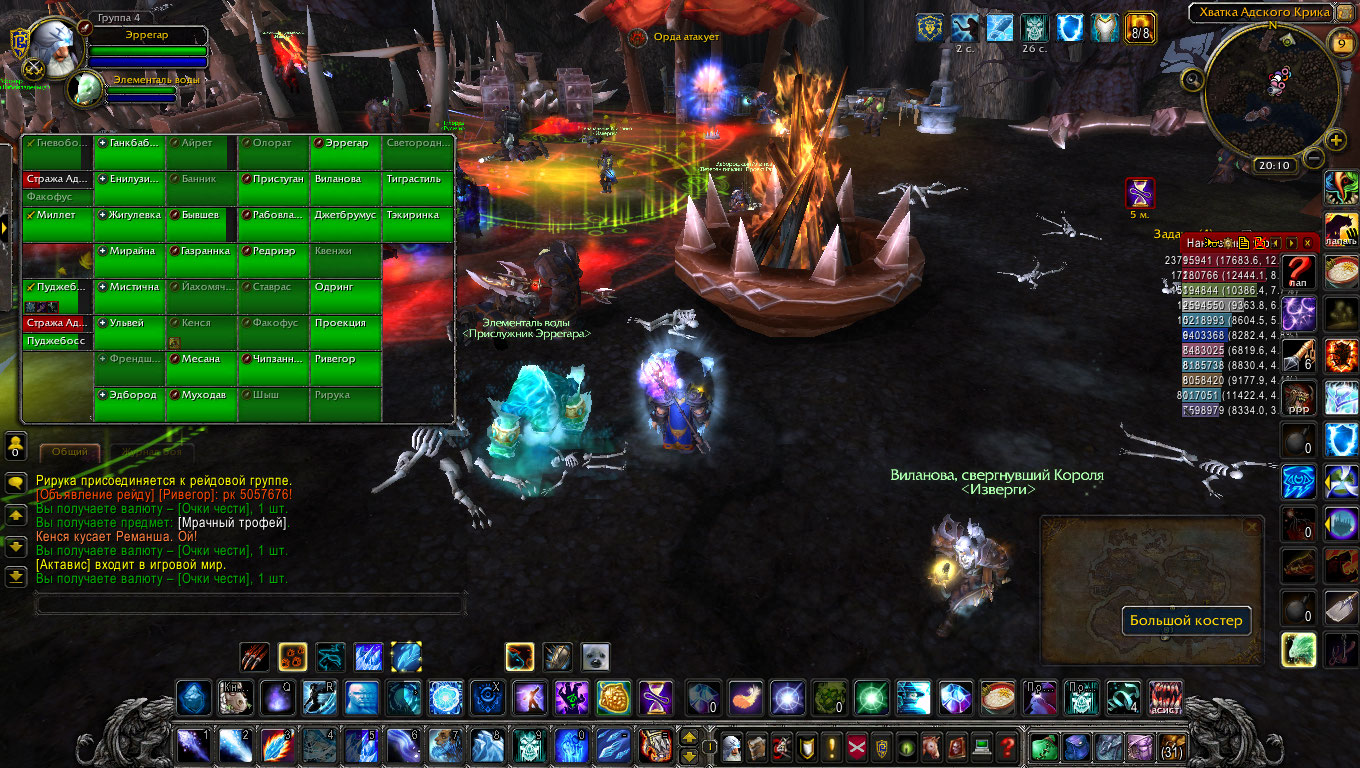Switch to the Общий chat tab

coord(70,452)
